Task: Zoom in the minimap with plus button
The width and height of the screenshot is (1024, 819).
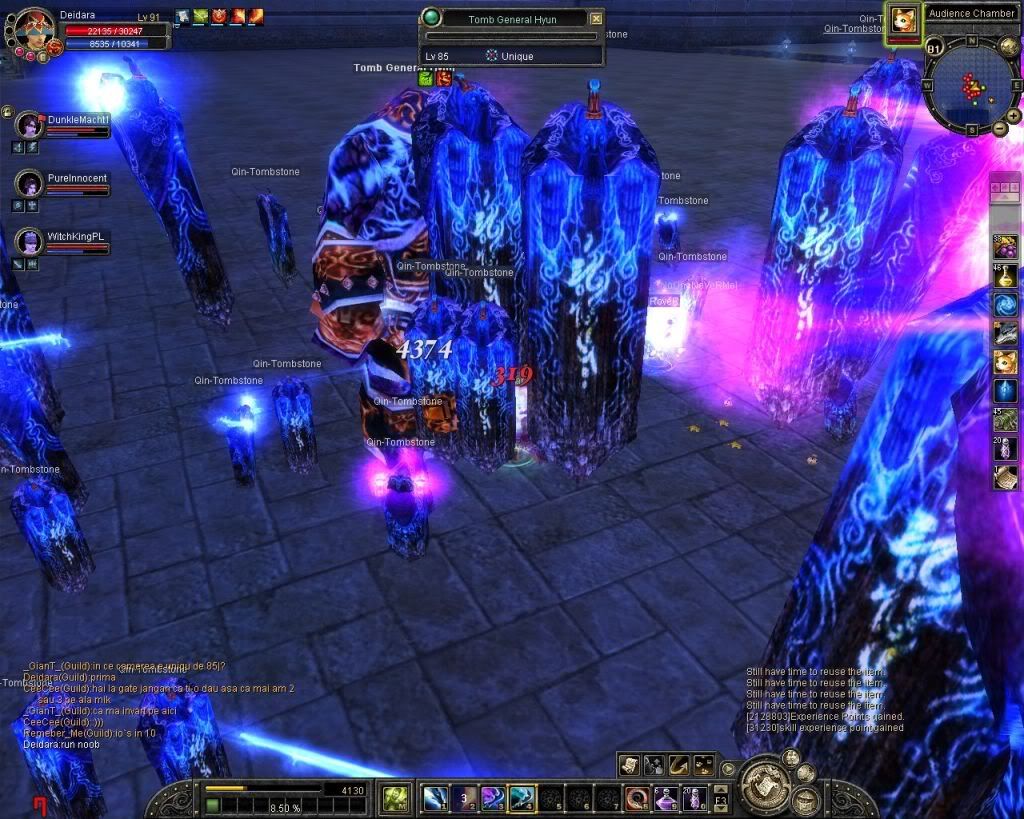Action: click(x=1015, y=116)
